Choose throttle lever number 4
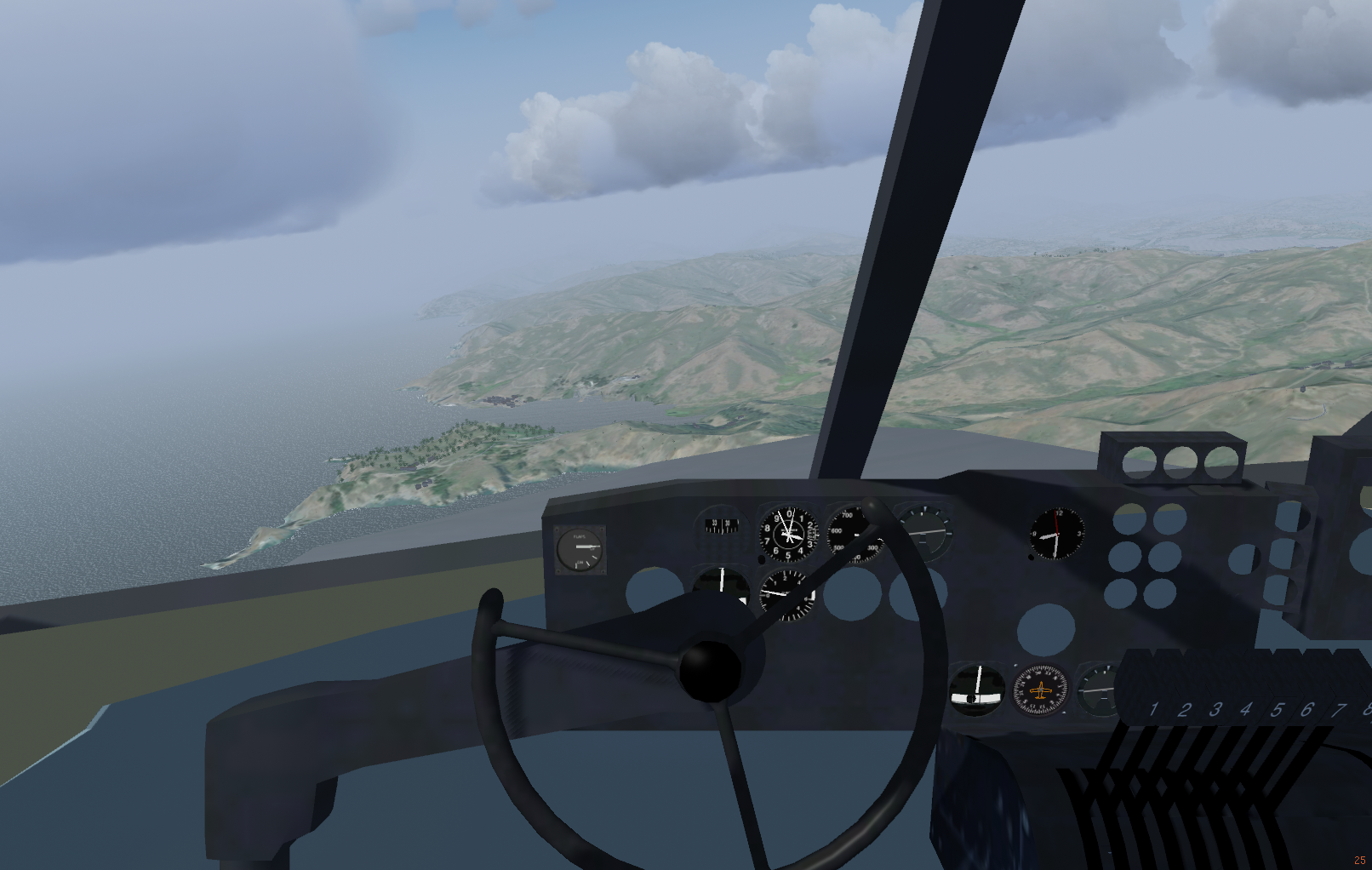The image size is (1372, 870). coord(1246,709)
